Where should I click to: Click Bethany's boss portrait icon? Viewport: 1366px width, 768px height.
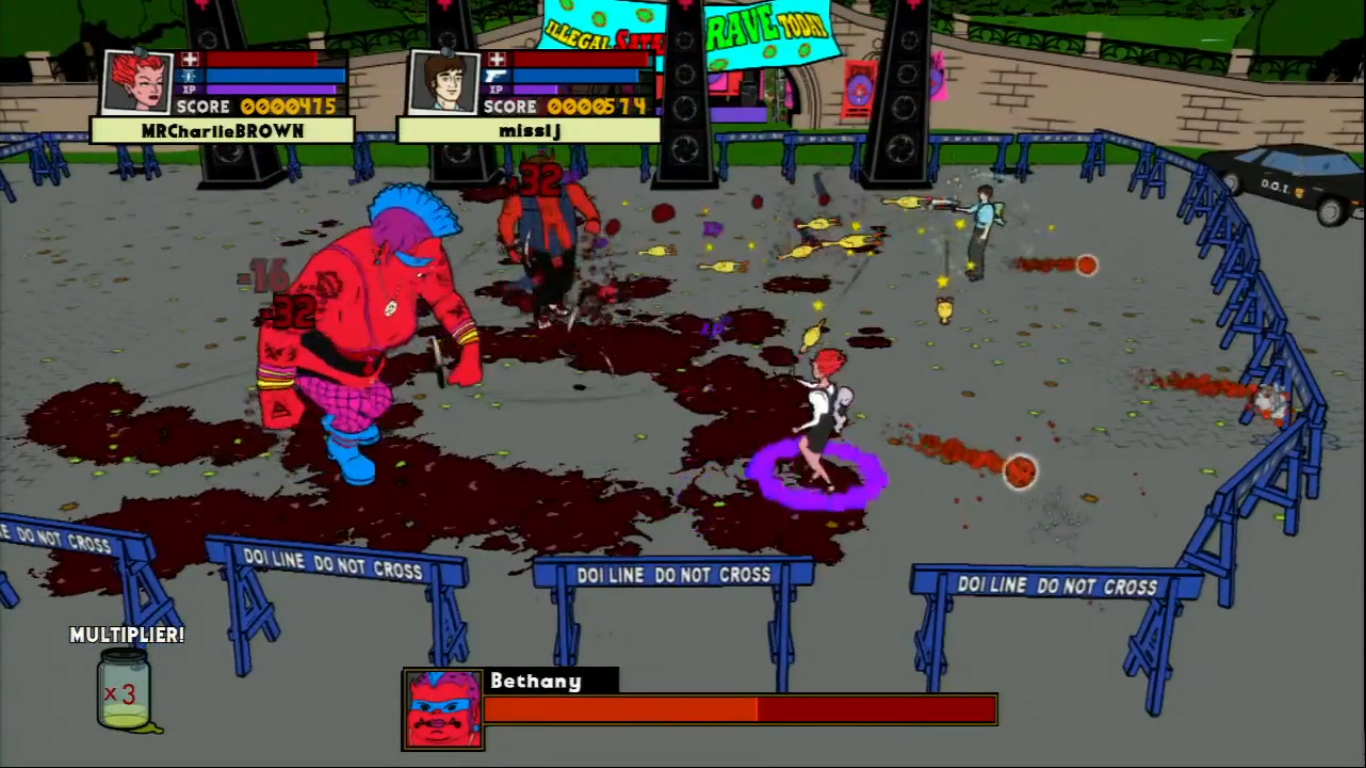coord(443,709)
